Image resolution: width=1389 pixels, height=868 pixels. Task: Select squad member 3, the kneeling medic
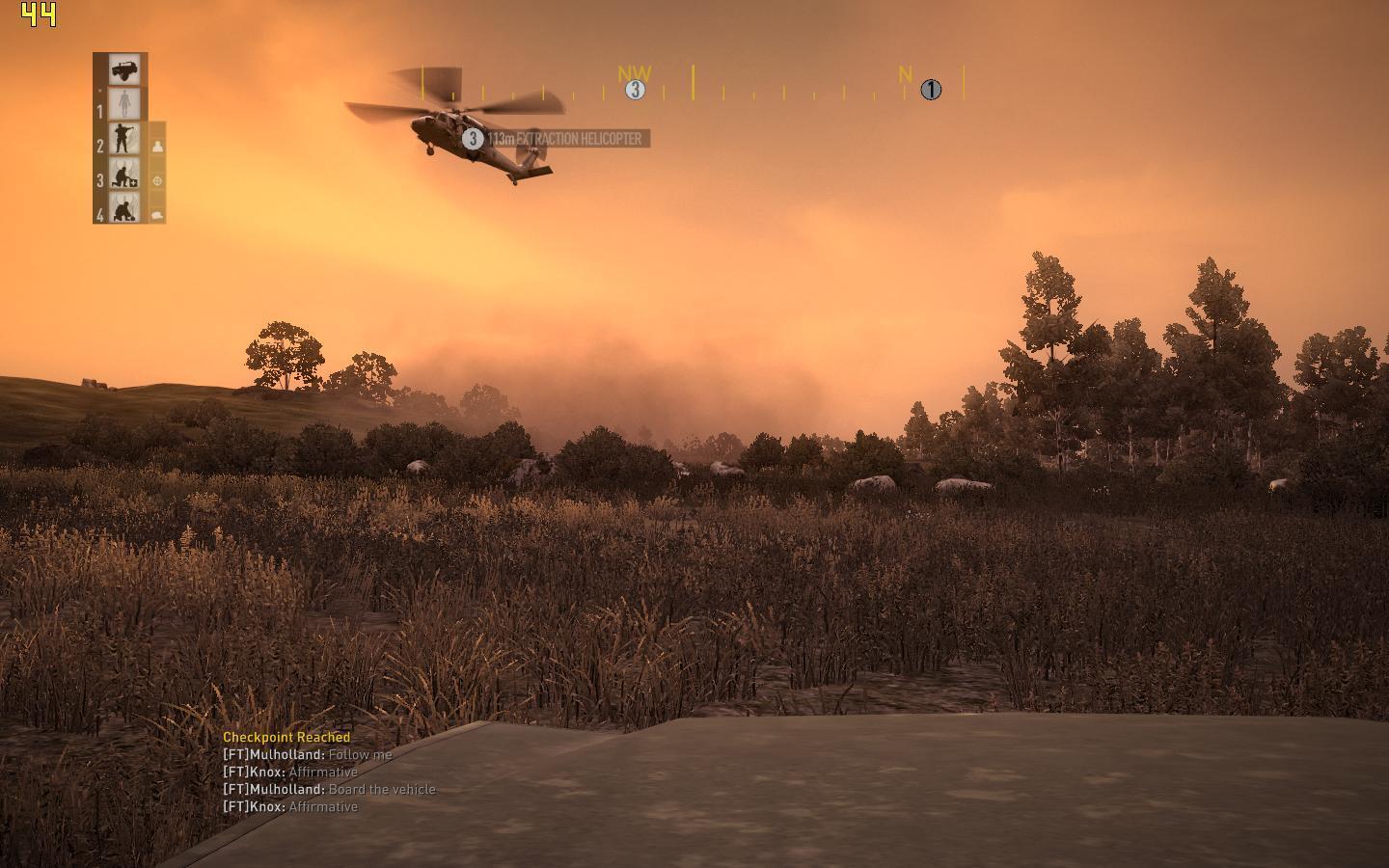click(x=124, y=174)
